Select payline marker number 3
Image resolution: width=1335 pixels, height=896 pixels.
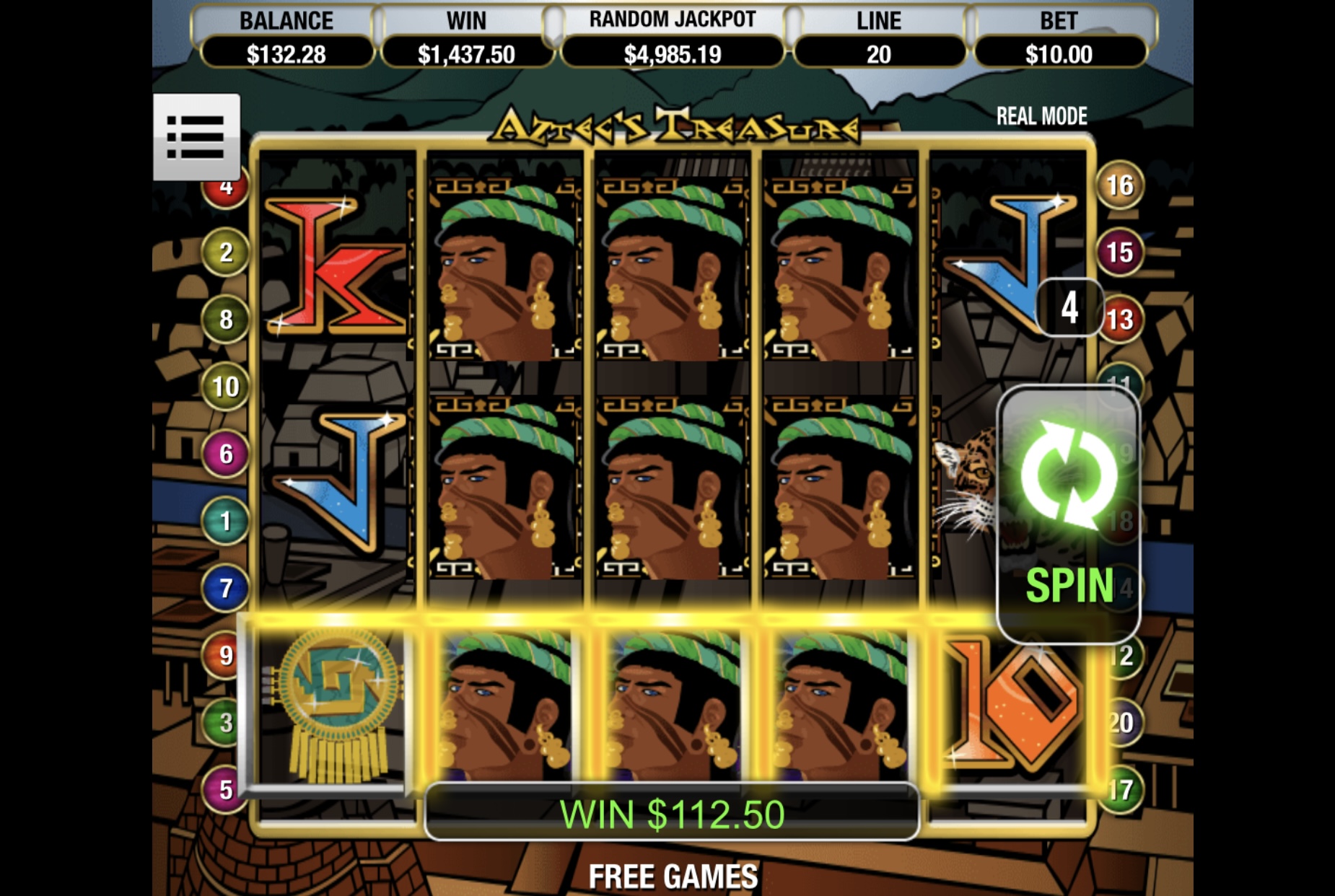(226, 722)
